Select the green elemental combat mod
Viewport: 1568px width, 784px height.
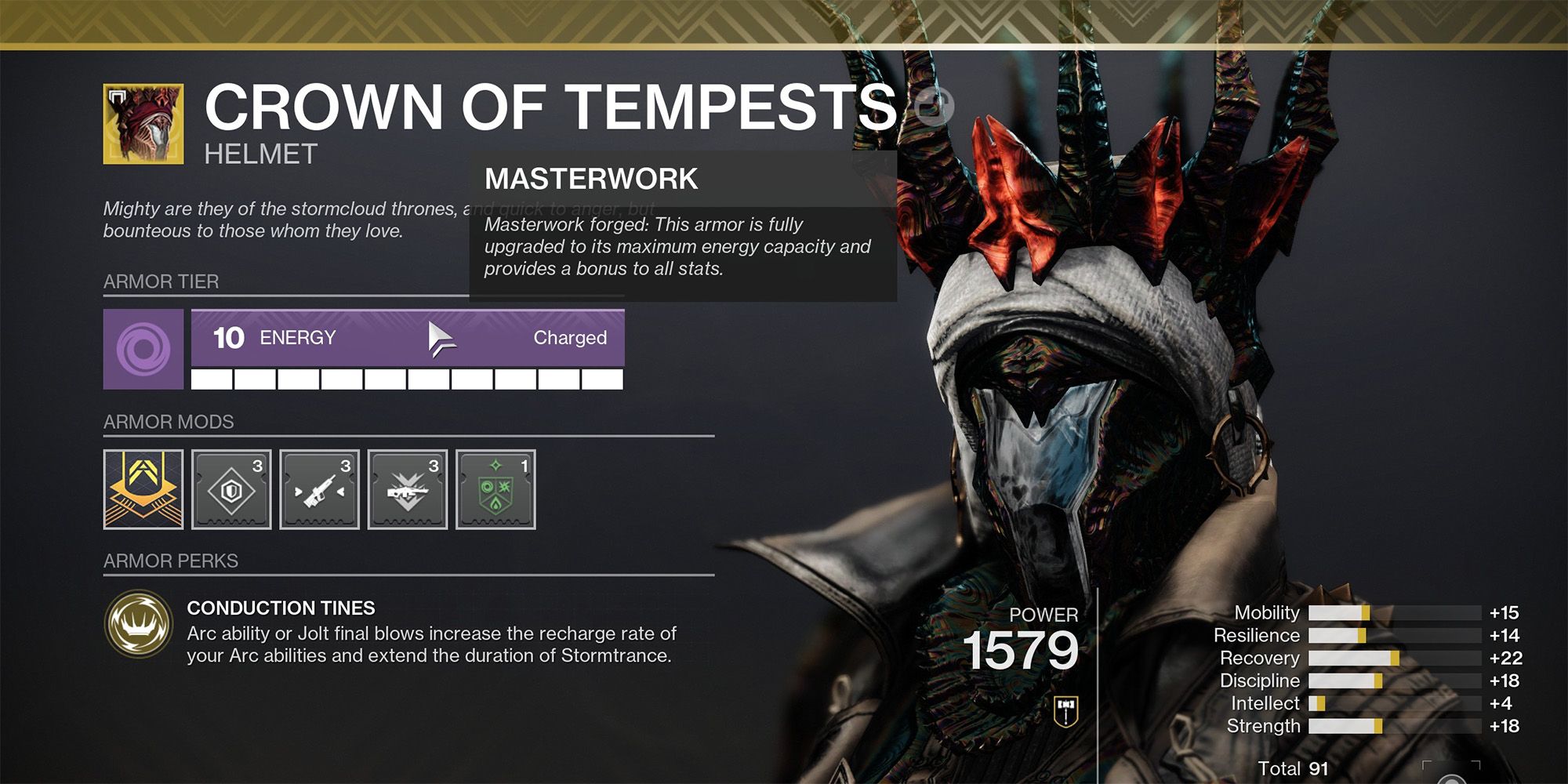point(495,489)
